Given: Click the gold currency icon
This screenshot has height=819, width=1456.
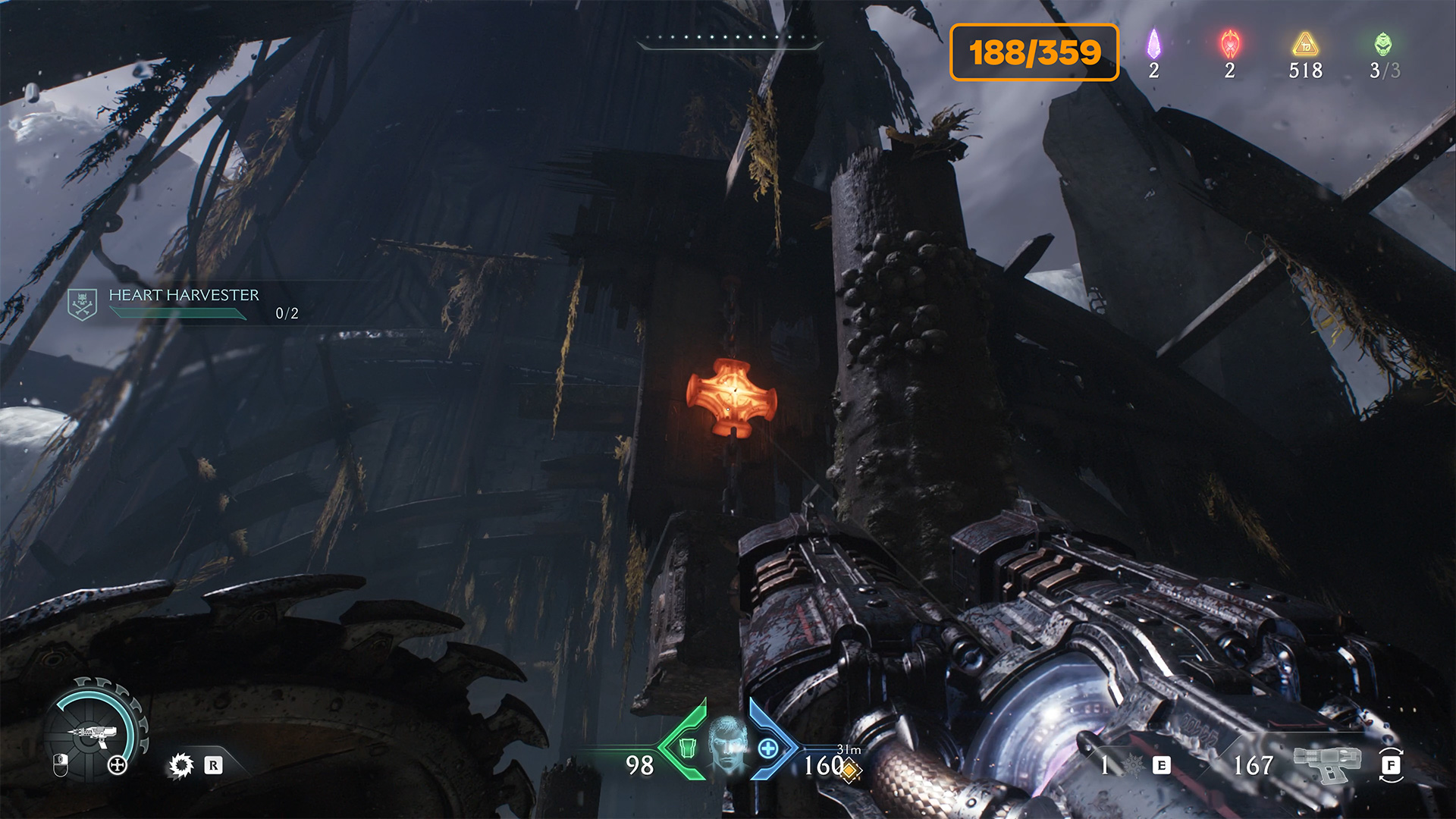Looking at the screenshot, I should 1305,44.
